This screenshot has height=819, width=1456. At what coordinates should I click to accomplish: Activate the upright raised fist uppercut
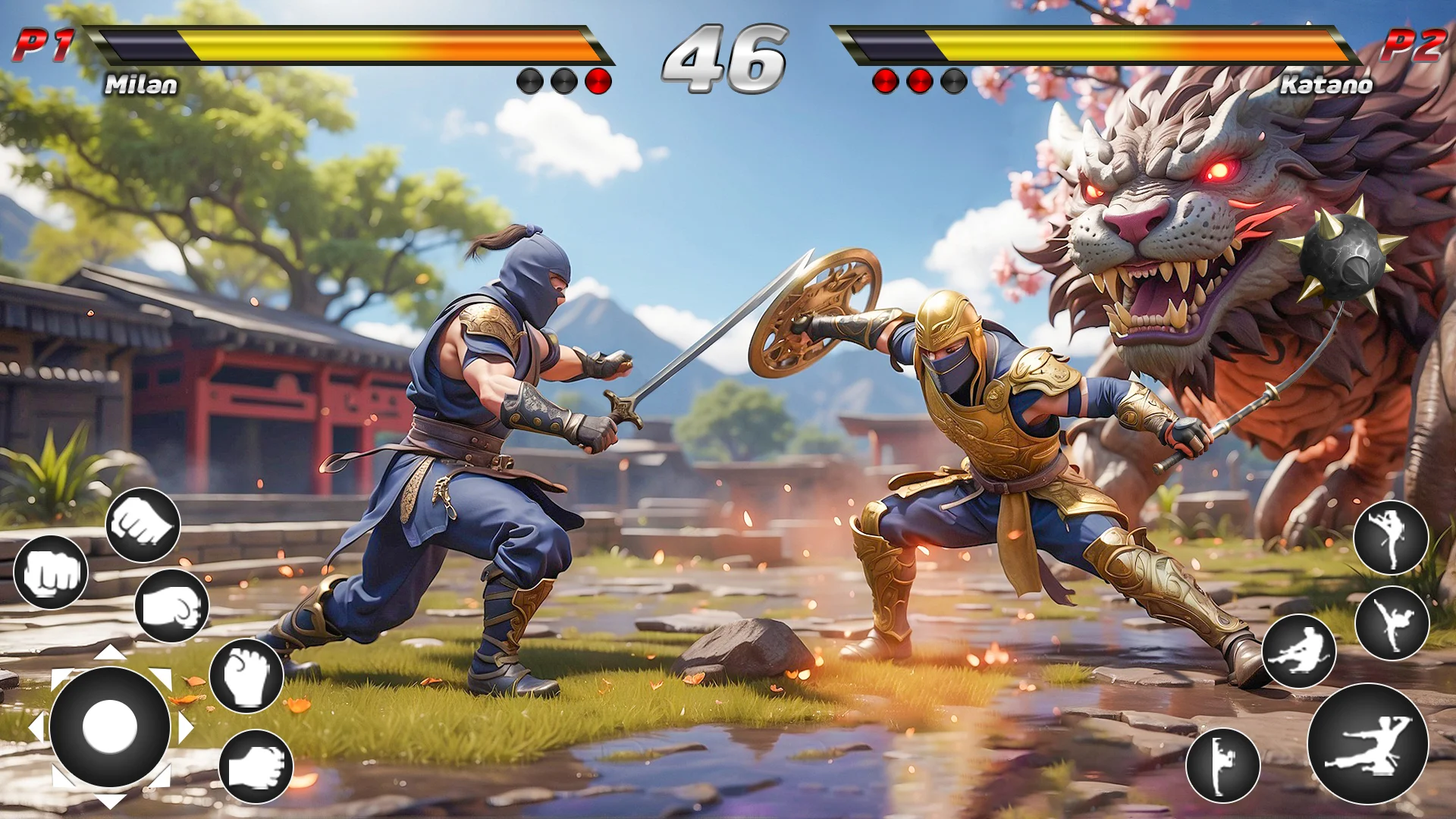pyautogui.click(x=246, y=675)
